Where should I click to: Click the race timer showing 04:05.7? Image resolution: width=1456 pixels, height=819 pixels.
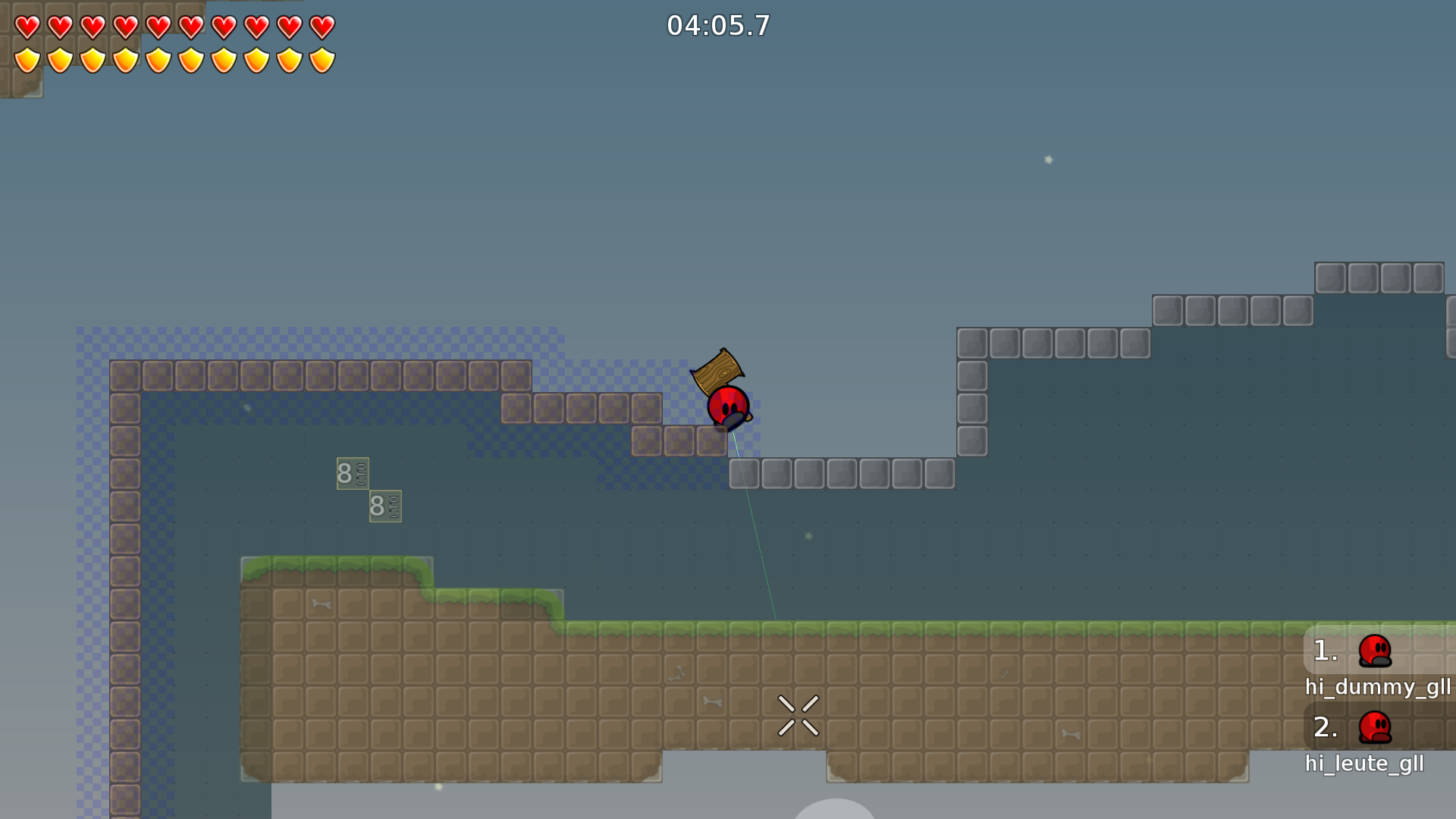point(719,25)
